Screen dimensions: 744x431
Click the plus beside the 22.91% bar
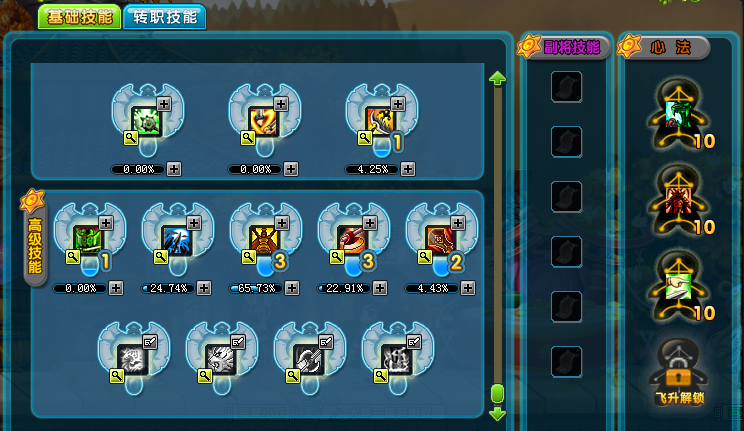[x=379, y=288]
